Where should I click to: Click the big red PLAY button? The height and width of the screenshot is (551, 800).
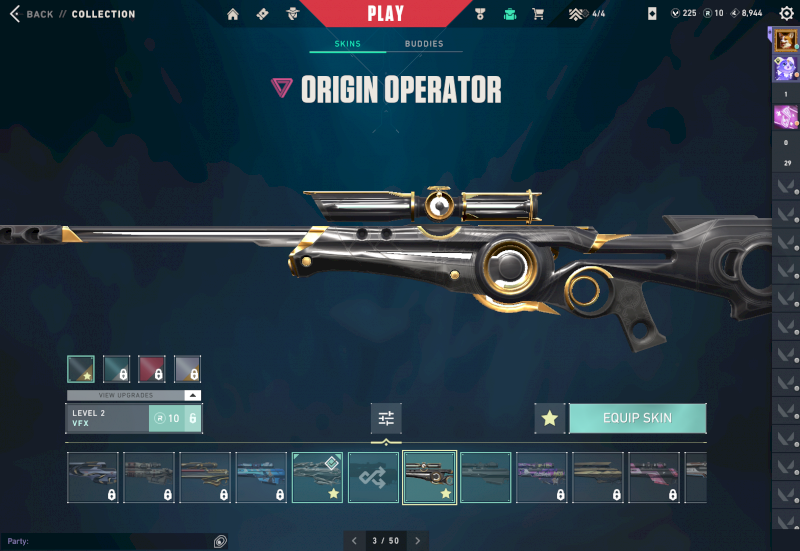pos(386,14)
